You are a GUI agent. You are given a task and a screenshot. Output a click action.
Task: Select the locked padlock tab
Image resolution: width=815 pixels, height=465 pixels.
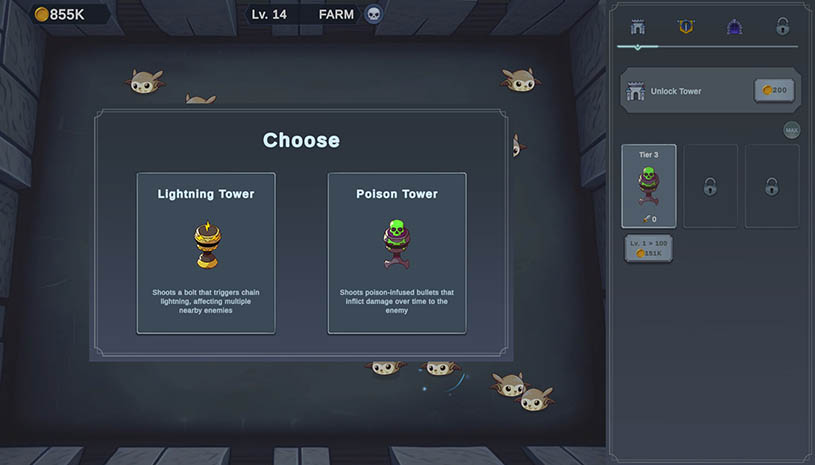point(782,27)
